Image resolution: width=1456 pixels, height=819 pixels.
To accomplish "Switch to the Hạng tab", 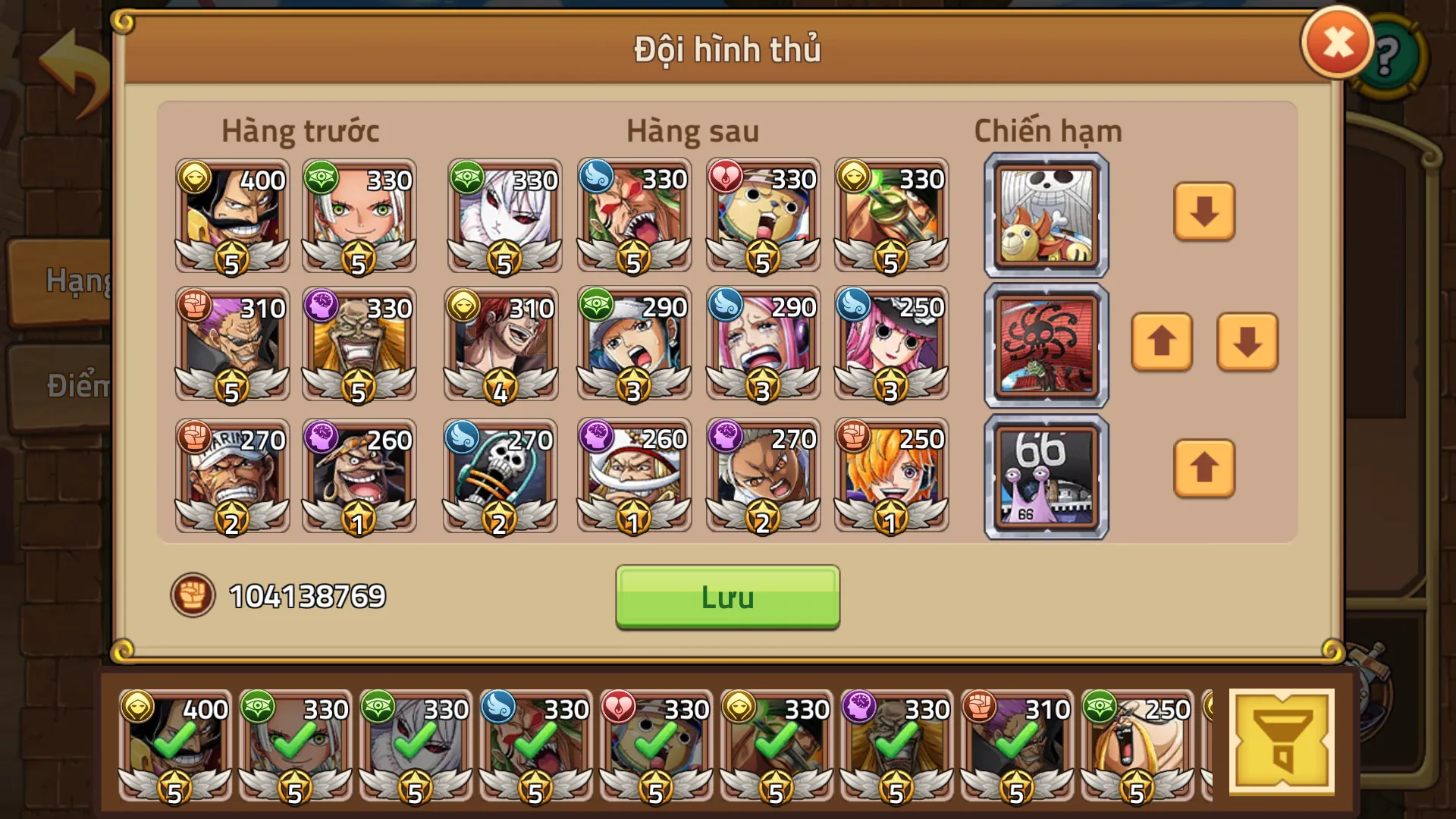I will coord(72,281).
